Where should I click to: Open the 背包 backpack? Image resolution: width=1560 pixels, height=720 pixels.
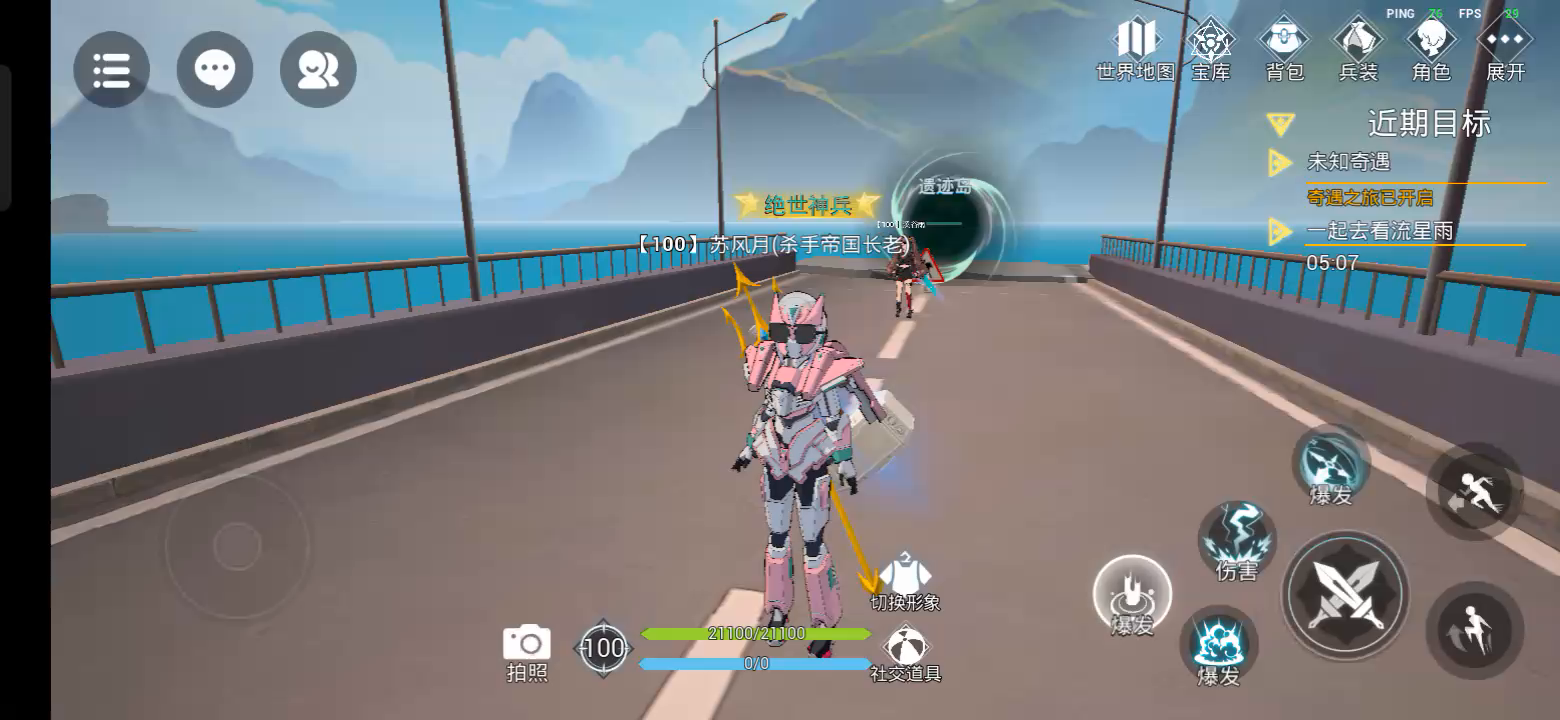coord(1285,48)
